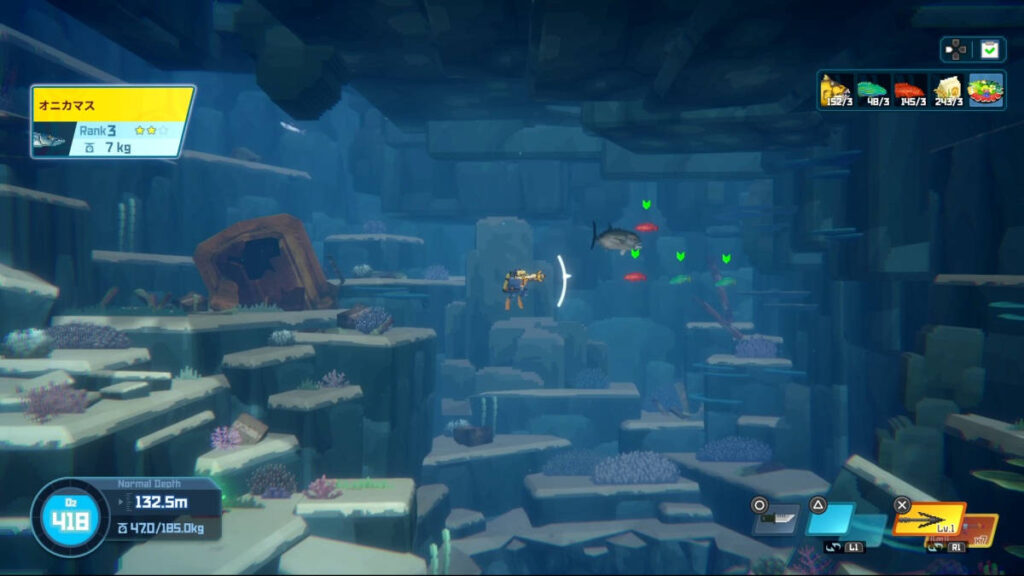Choose the Lv.1 harpoon slot

(x=927, y=520)
